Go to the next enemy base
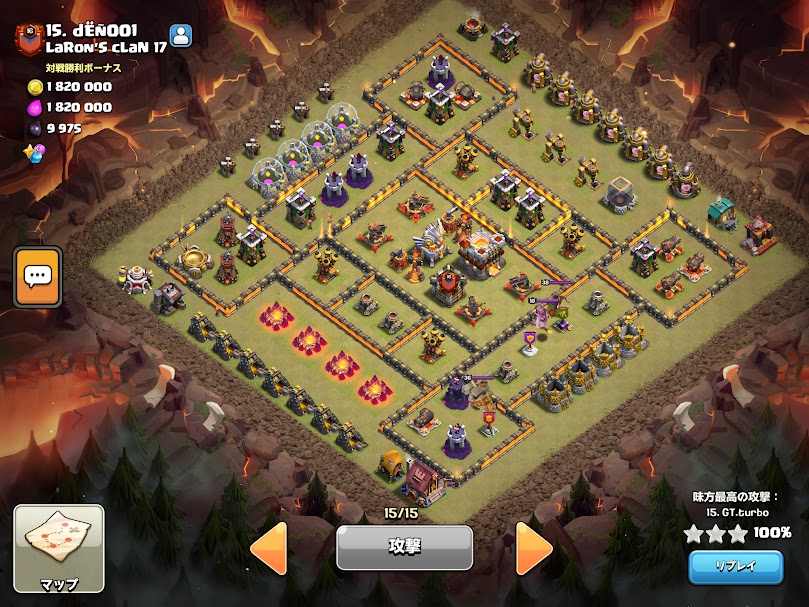This screenshot has height=607, width=809. (x=534, y=548)
